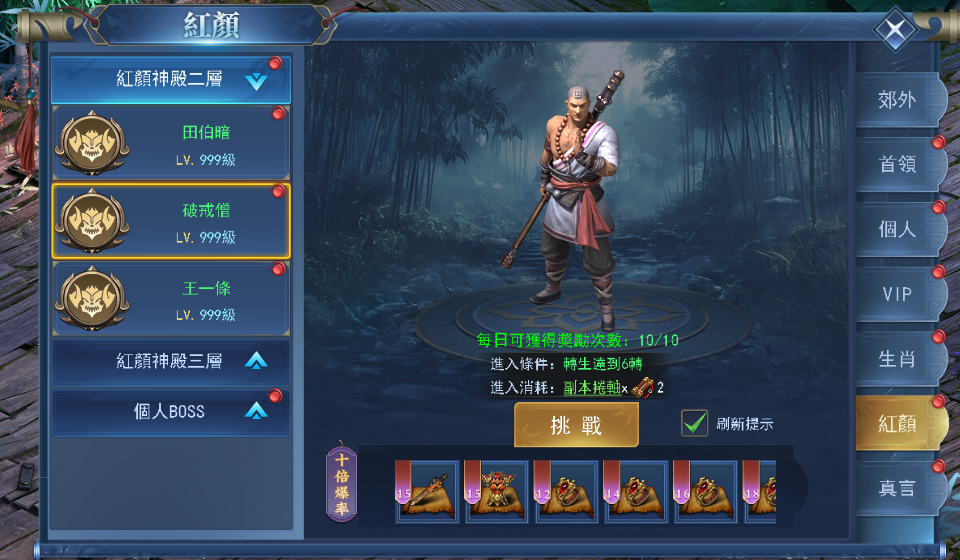Toggle the 刷新提示 checkbox
This screenshot has width=960, height=560.
click(695, 423)
